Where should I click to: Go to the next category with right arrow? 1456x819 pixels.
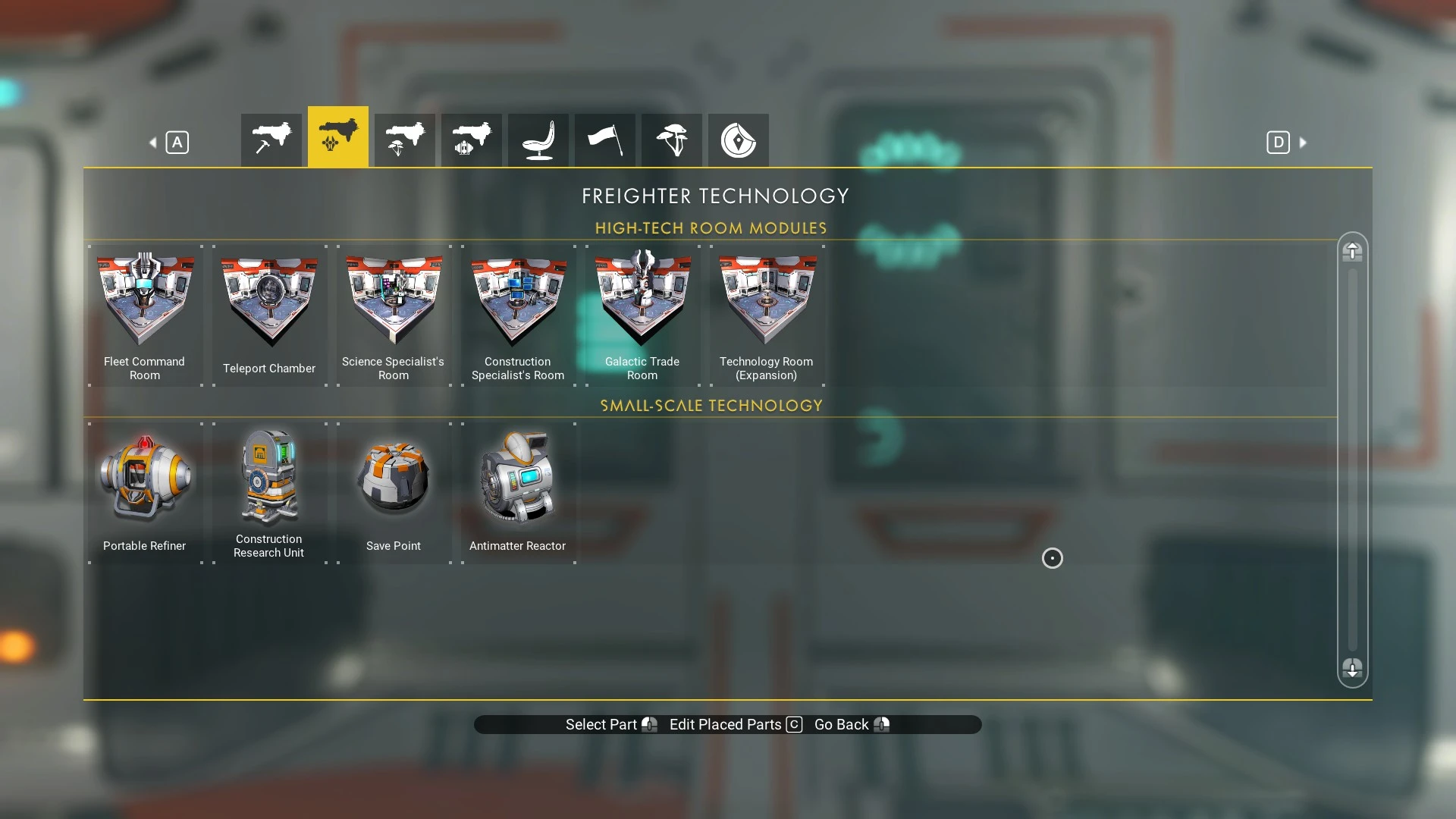click(1303, 143)
